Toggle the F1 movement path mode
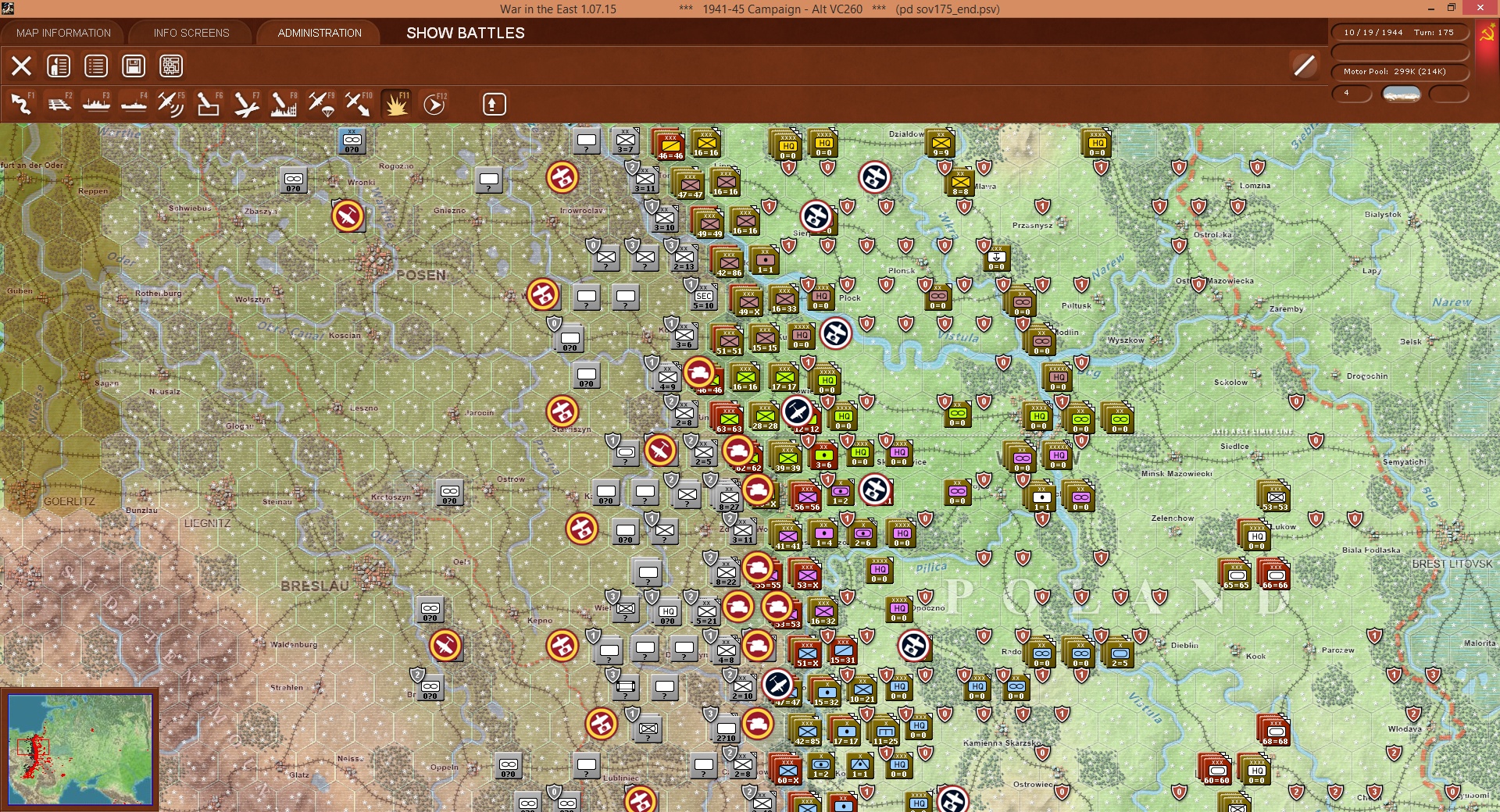Image resolution: width=1500 pixels, height=812 pixels. [x=21, y=104]
